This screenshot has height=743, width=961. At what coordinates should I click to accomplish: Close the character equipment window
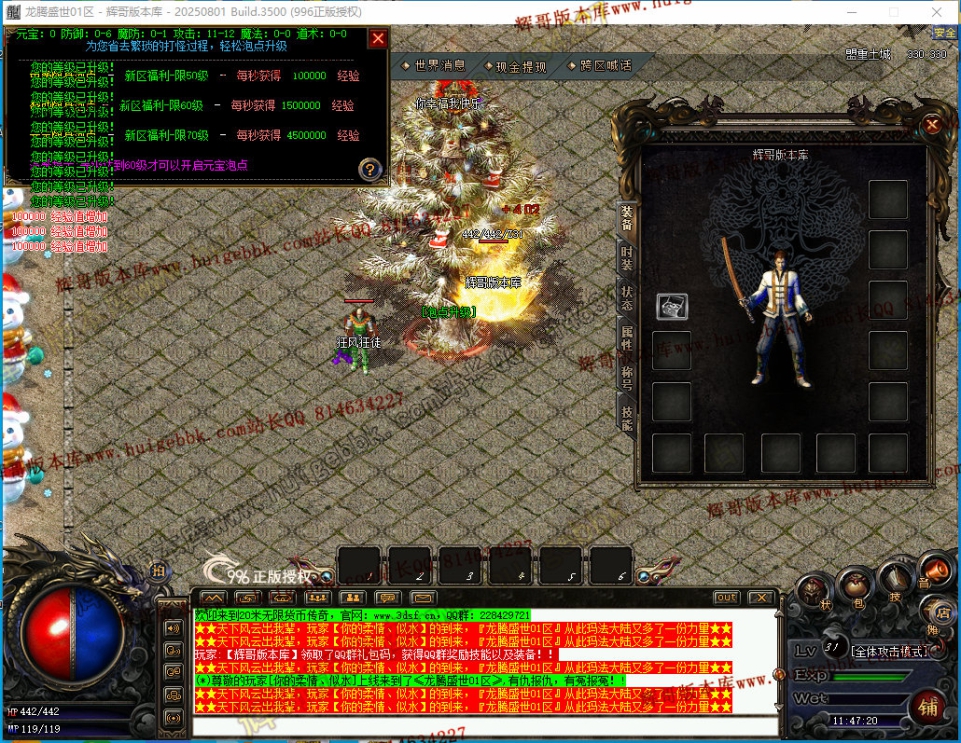coord(932,125)
